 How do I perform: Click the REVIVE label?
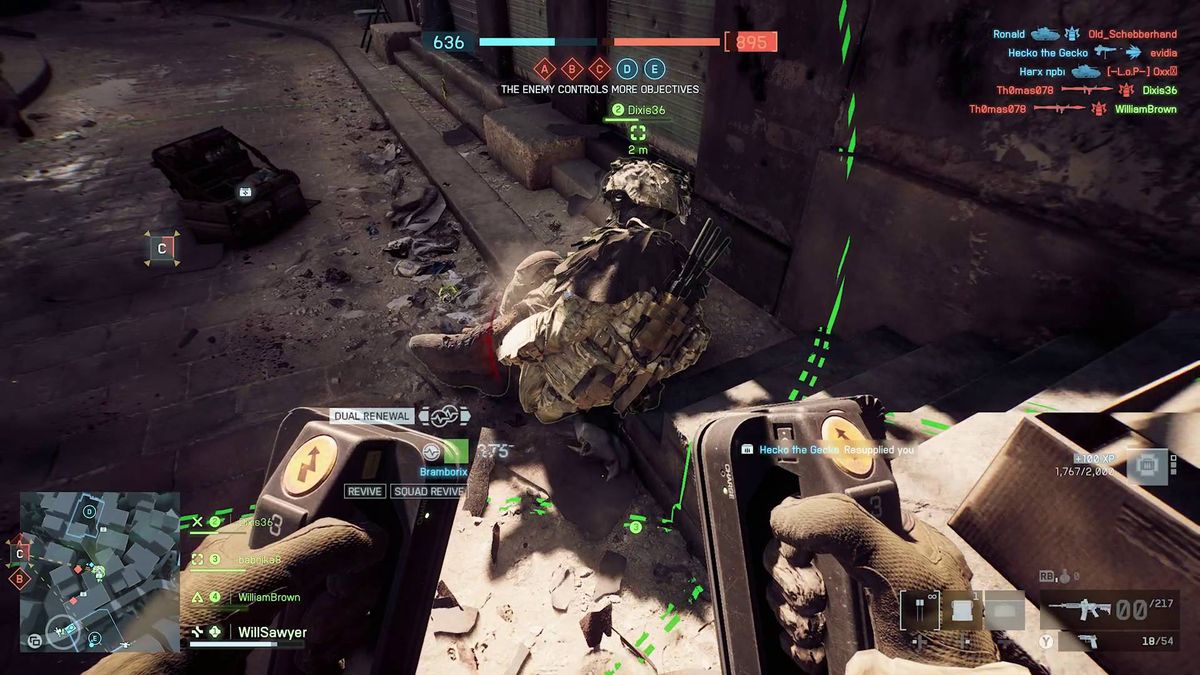(x=365, y=491)
